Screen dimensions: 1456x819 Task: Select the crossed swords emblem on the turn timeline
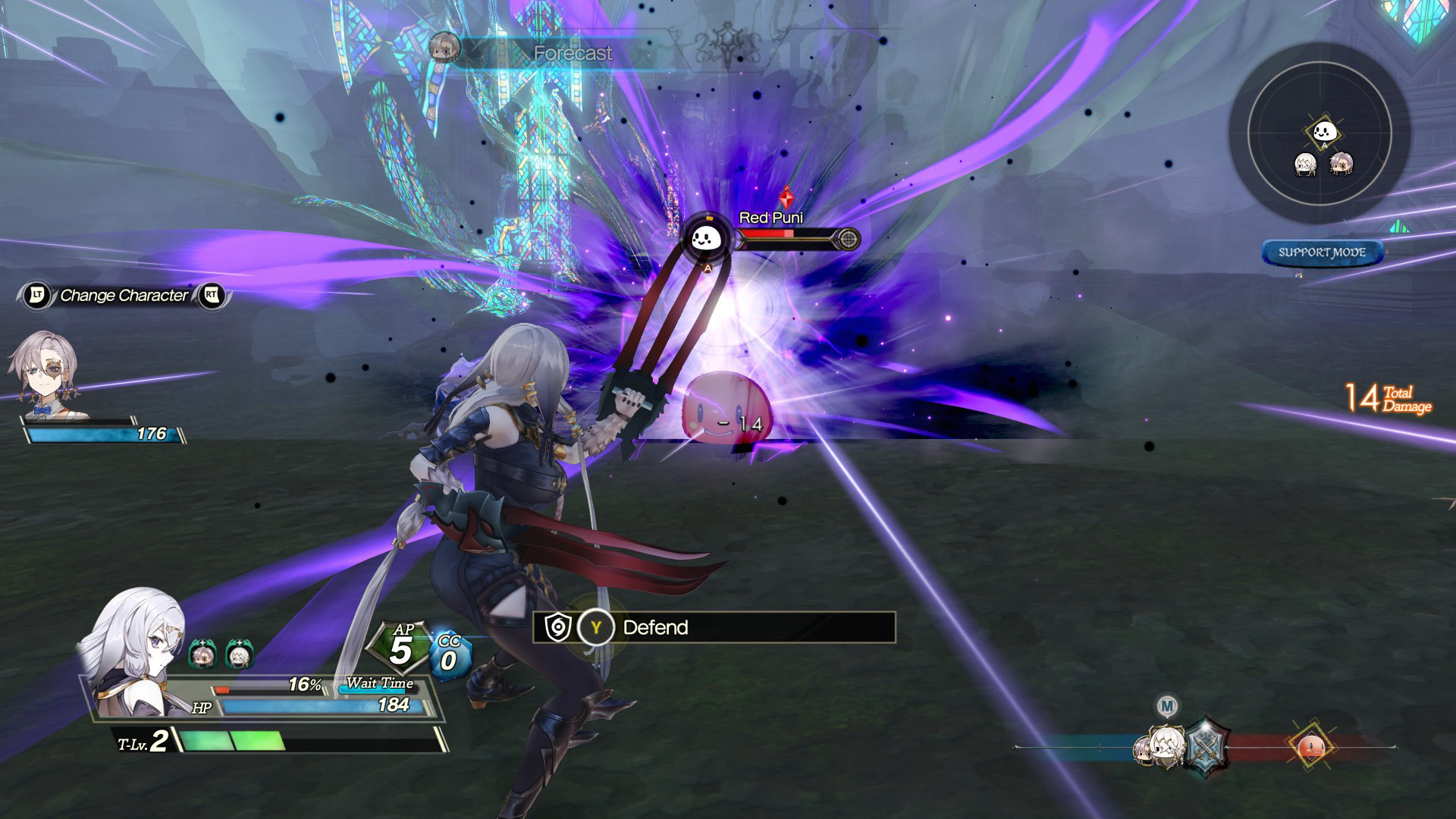tap(1205, 746)
